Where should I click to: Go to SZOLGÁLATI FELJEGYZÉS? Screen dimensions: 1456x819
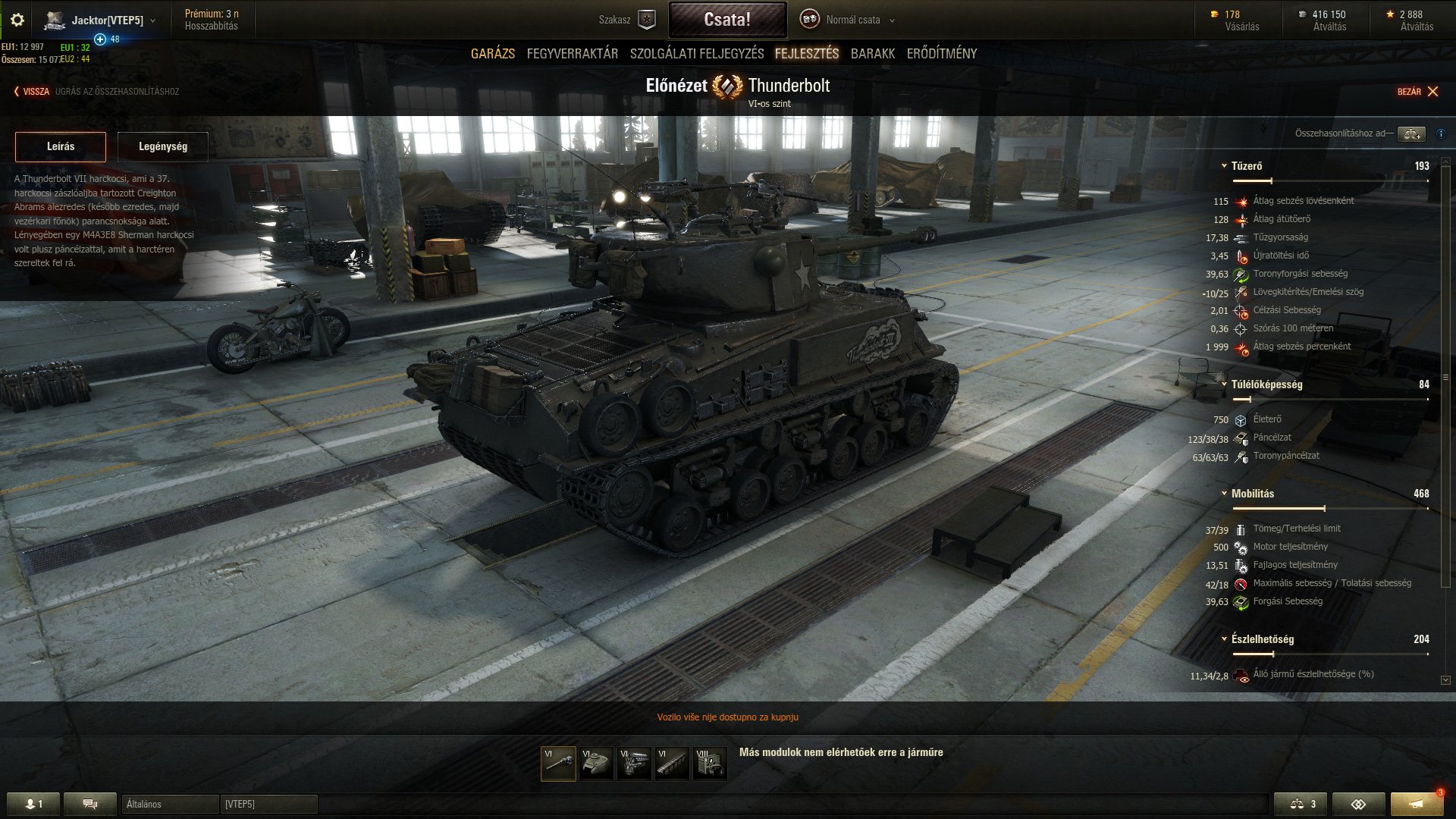[x=697, y=54]
